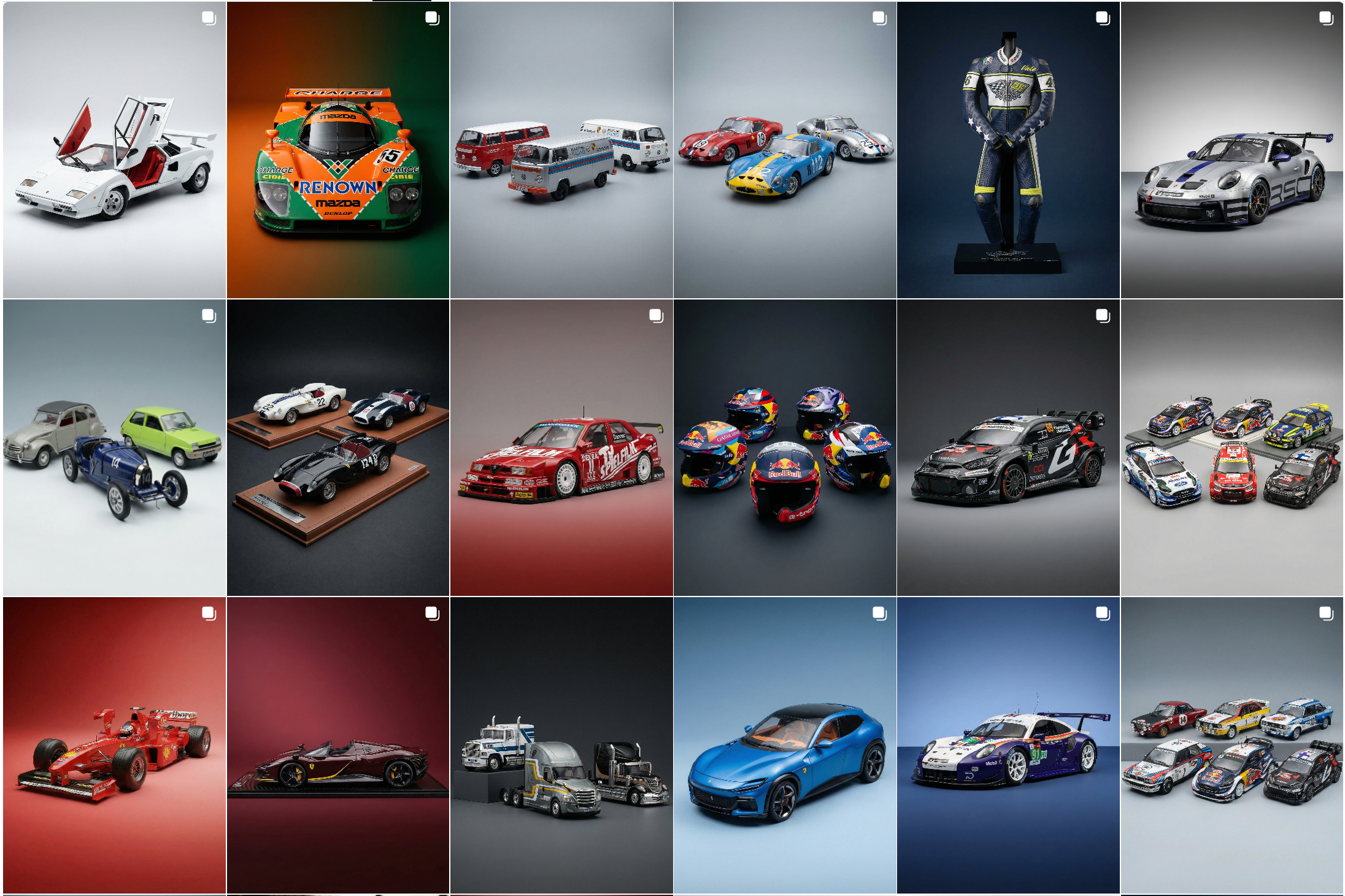This screenshot has width=1345, height=896.
Task: View the blue Ferrari Purosangue photo
Action: (785, 746)
